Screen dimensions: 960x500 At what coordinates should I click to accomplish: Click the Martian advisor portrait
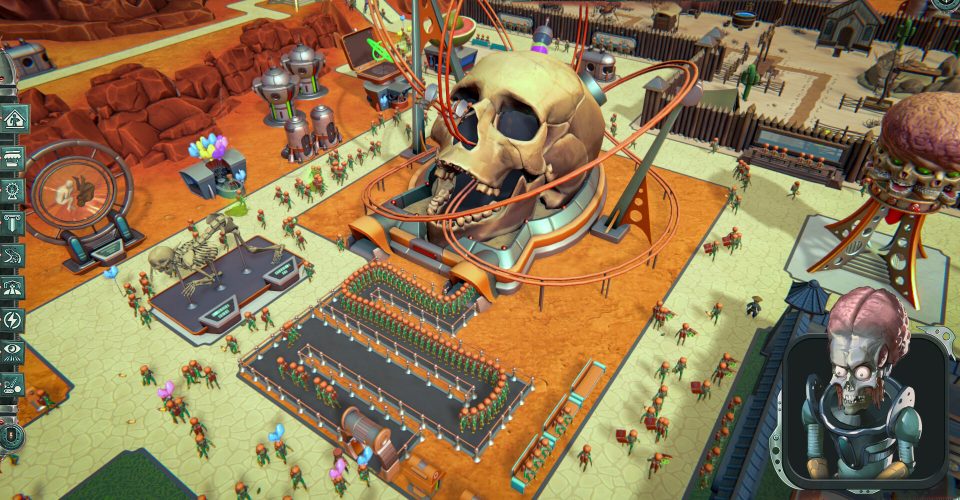click(x=864, y=400)
